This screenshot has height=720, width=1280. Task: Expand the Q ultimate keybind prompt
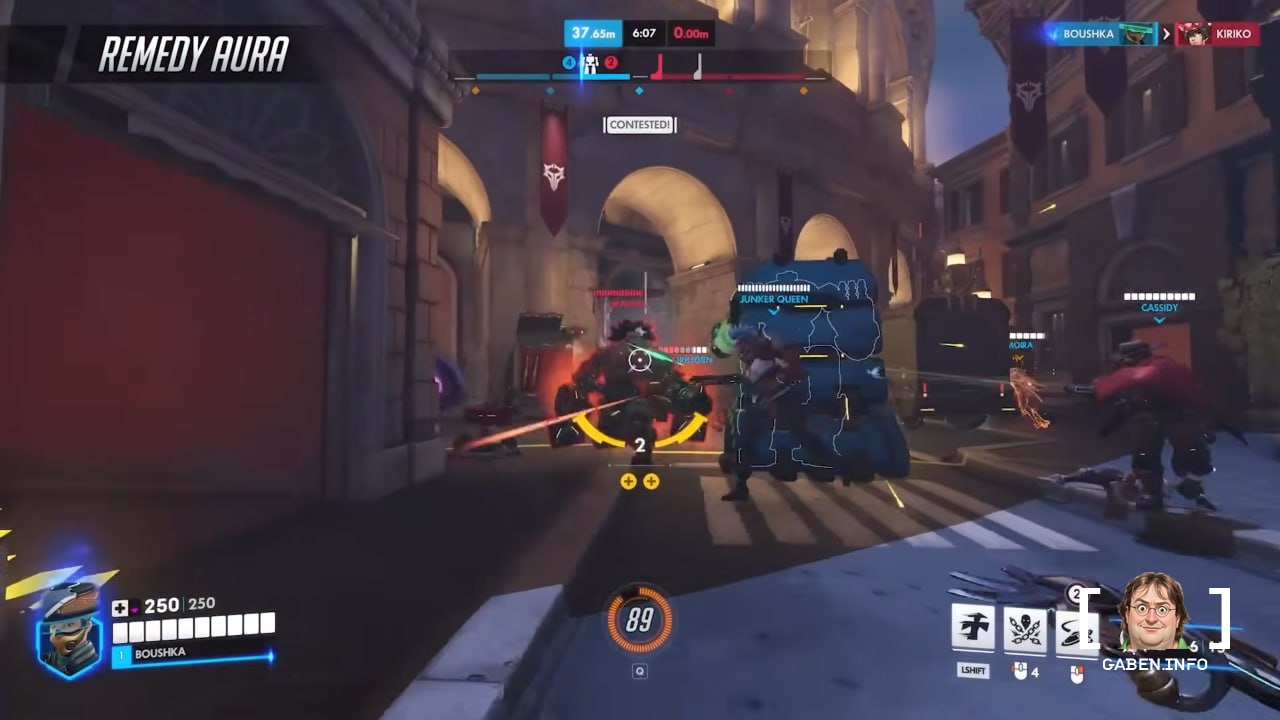pos(640,671)
